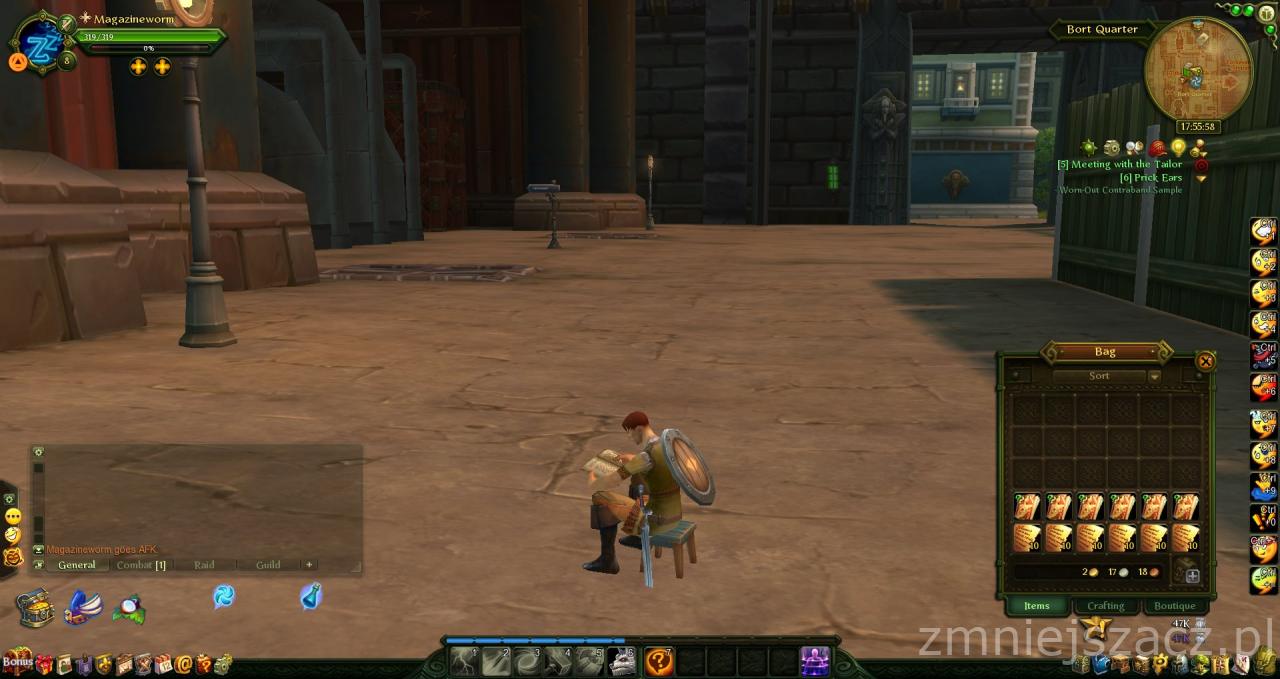Use the orange question mark skill
This screenshot has height=679, width=1280.
tap(658, 661)
